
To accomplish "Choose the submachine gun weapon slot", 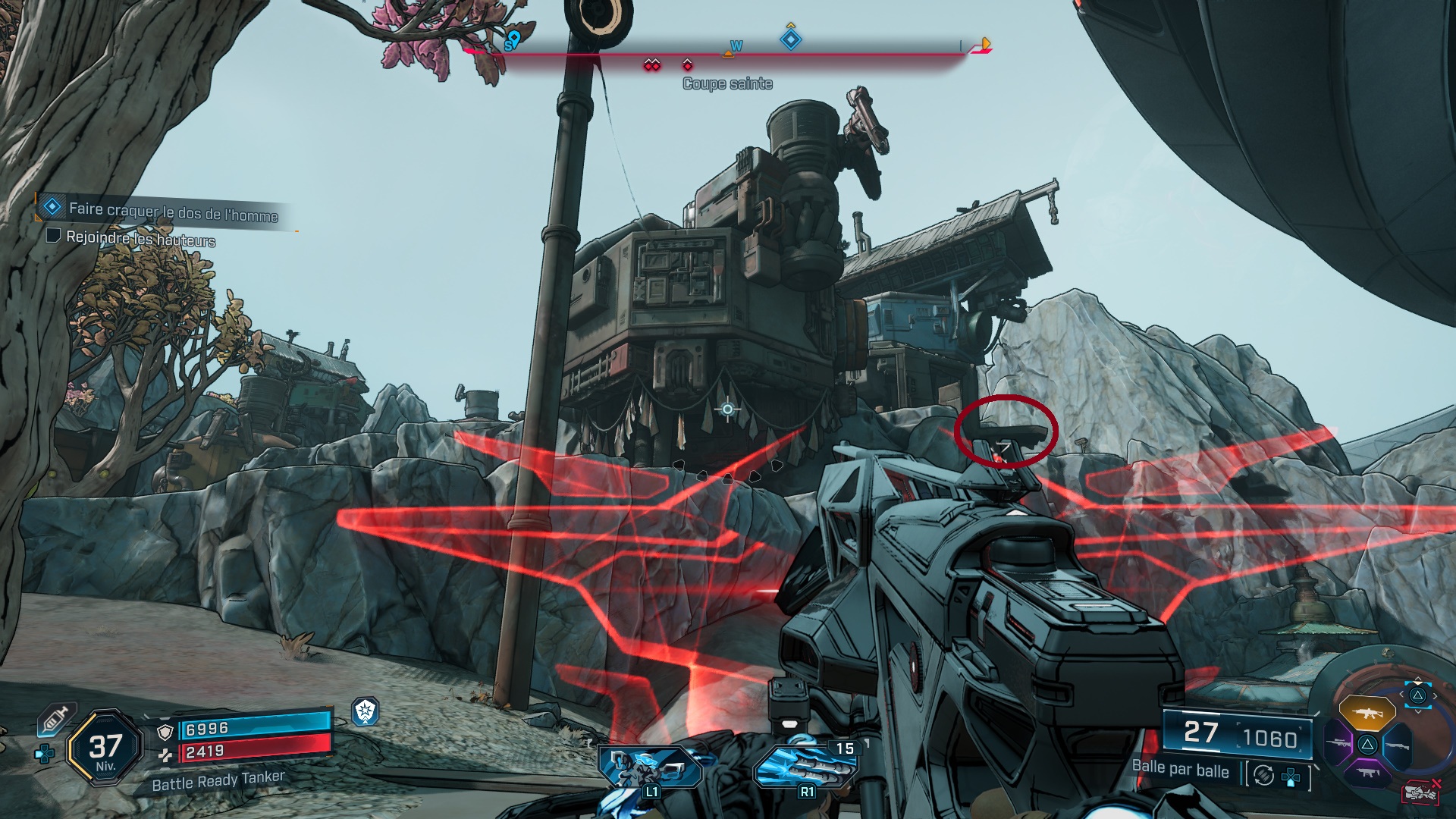I will [x=1367, y=773].
